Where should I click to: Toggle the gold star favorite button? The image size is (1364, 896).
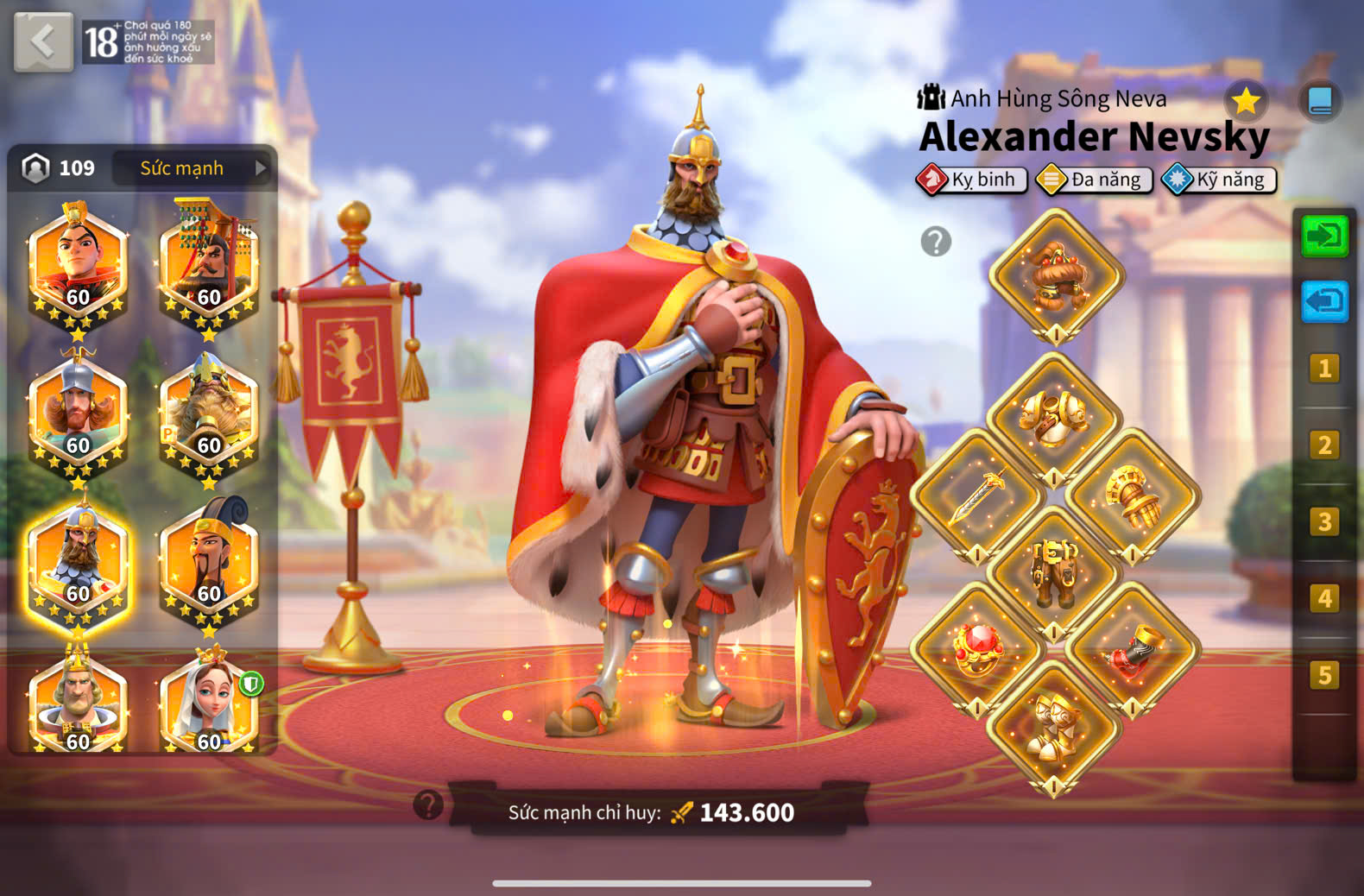1245,101
